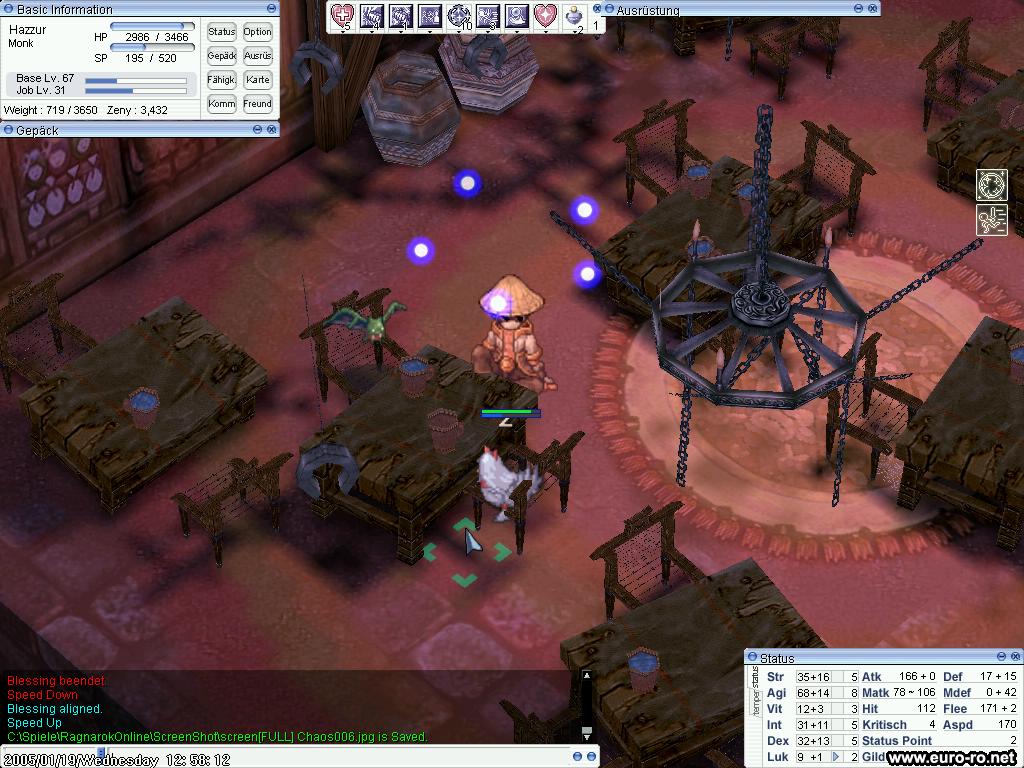Click the Gepäck inventory button
Screen dimensions: 1024x768
pos(222,56)
